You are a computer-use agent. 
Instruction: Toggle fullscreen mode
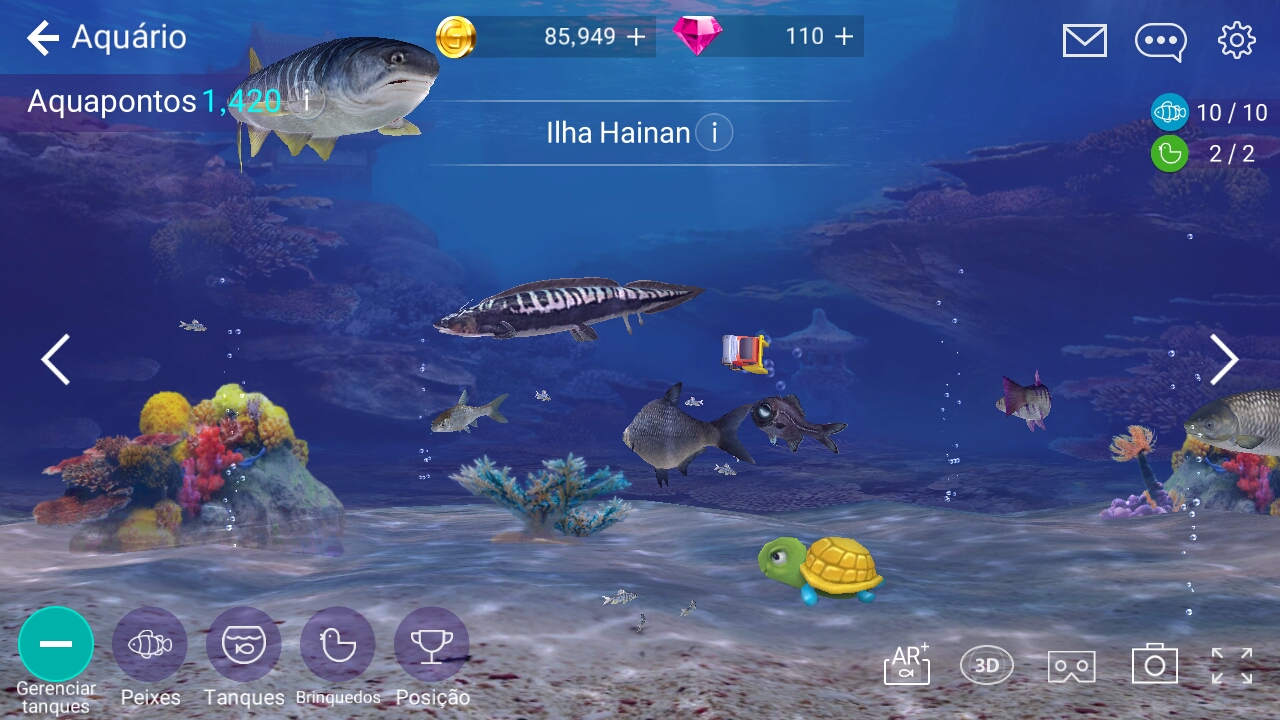[x=1233, y=663]
